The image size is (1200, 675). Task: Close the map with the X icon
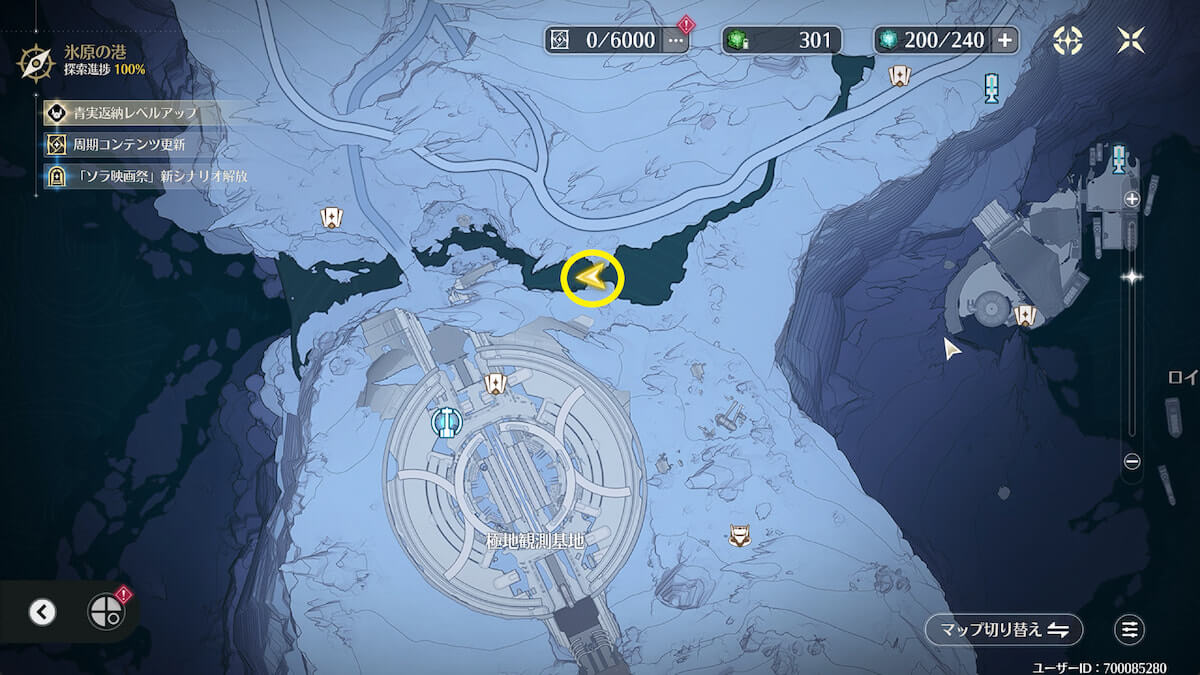[x=1132, y=40]
